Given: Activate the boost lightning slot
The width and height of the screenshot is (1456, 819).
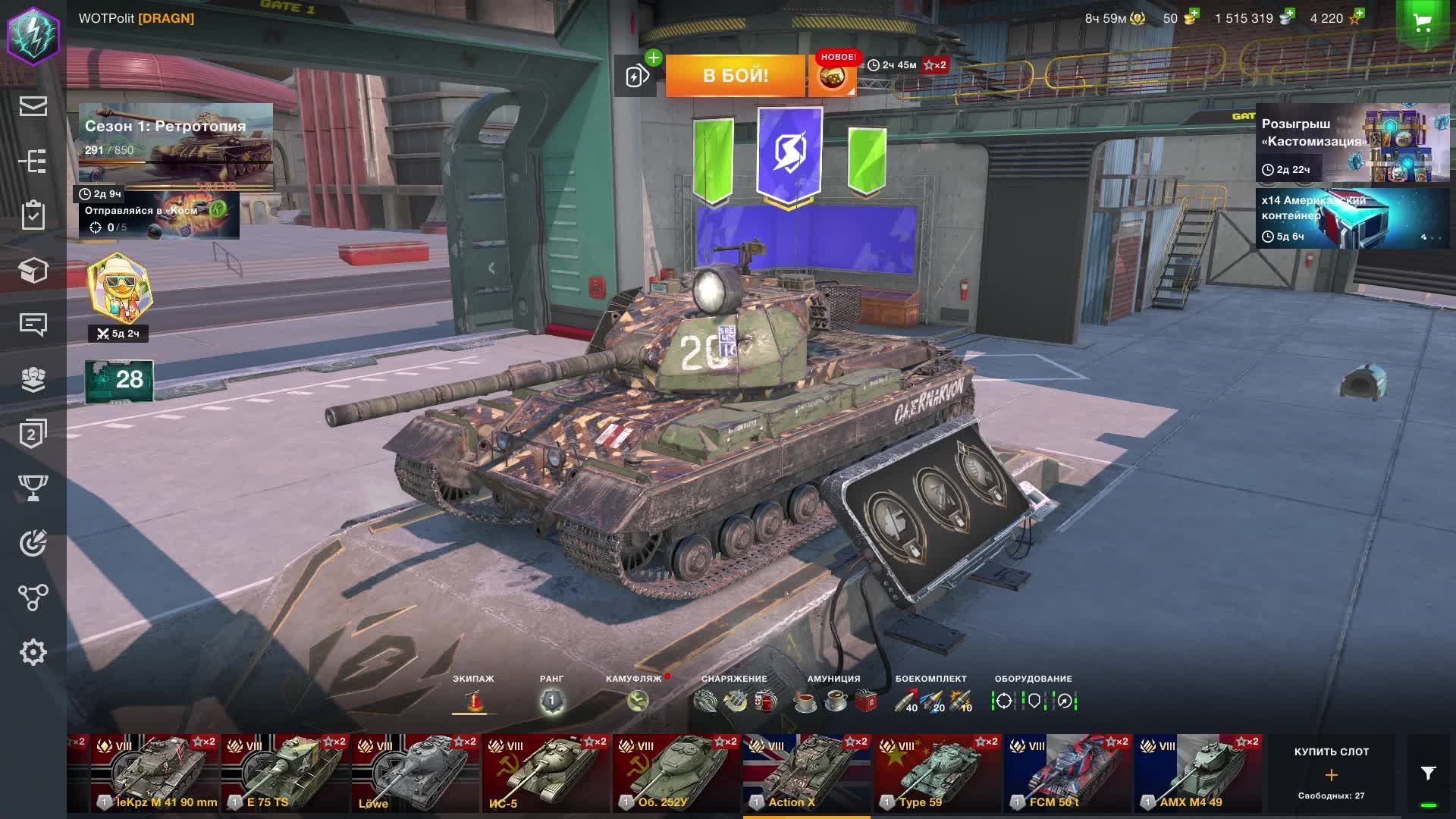Looking at the screenshot, I should click(637, 75).
